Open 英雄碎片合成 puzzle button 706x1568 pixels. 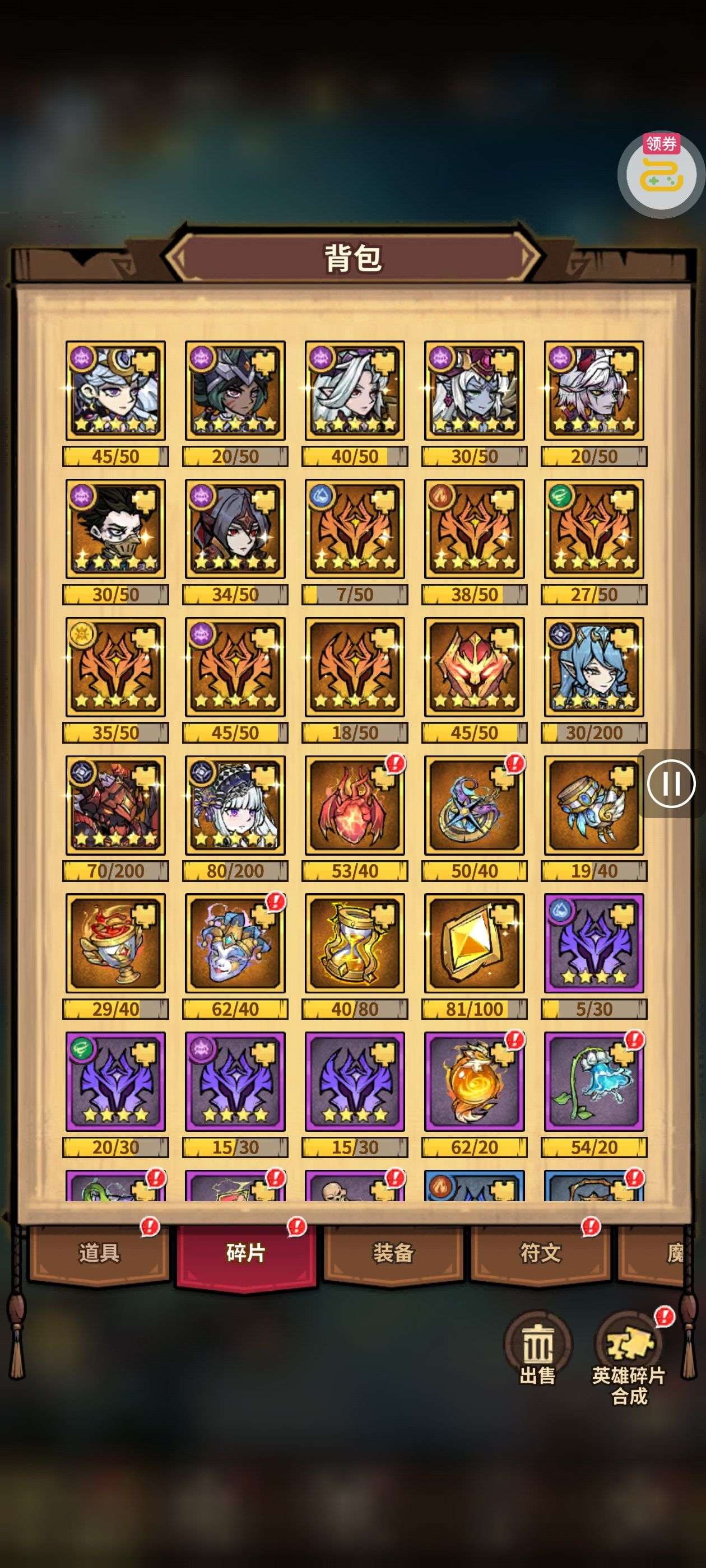(x=628, y=1354)
